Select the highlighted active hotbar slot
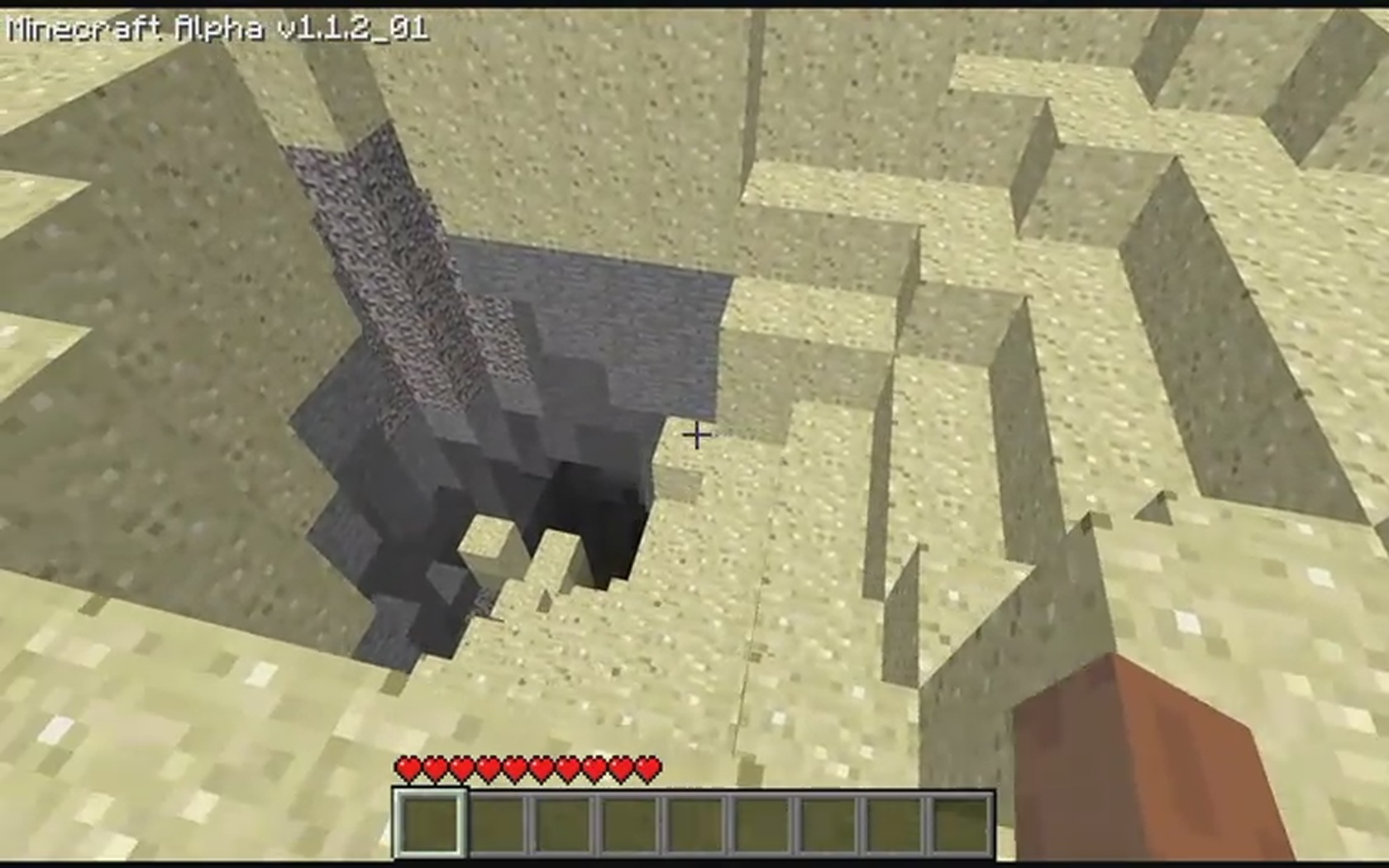The height and width of the screenshot is (868, 1389). (x=429, y=823)
